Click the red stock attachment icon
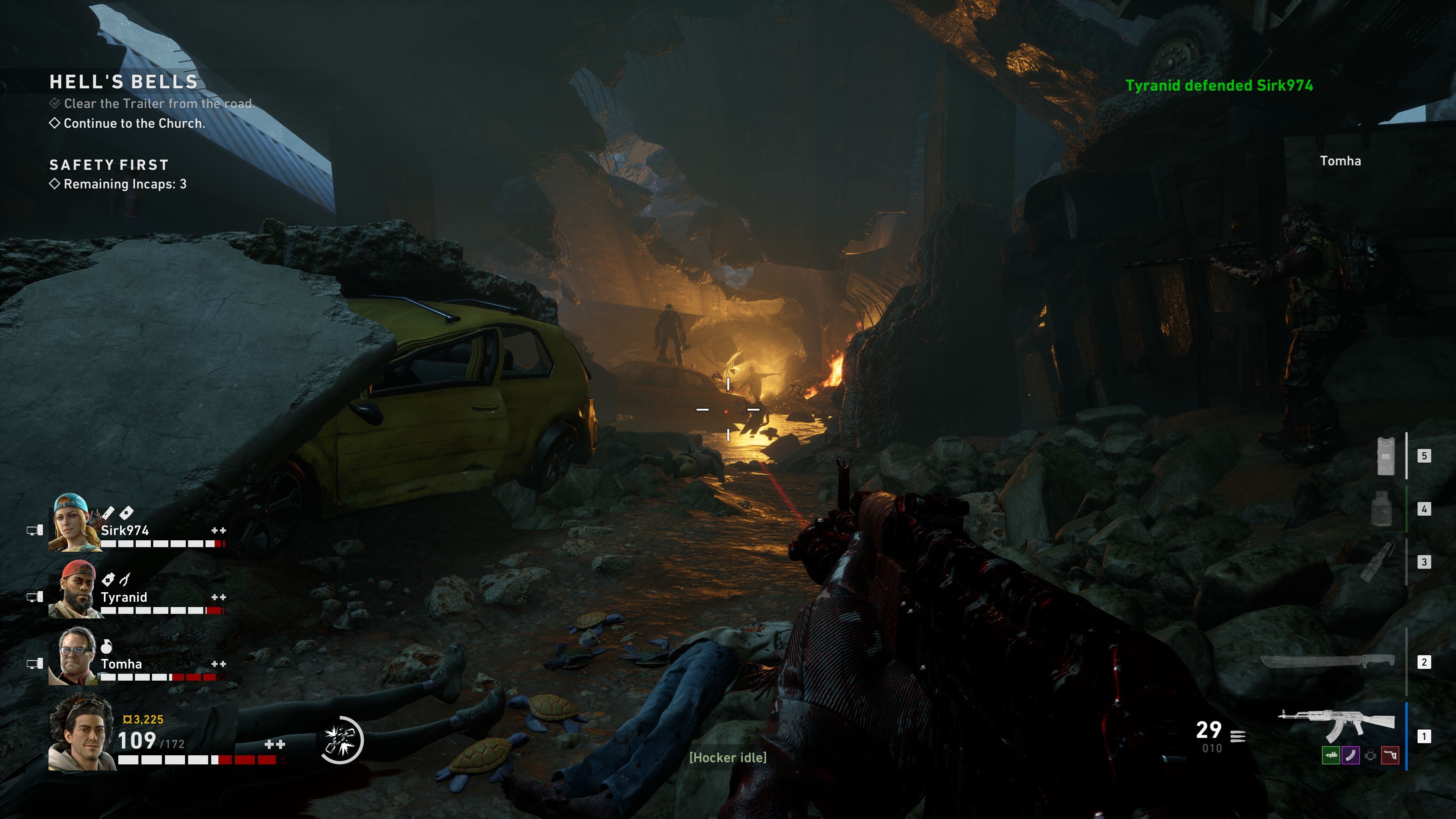 [x=1390, y=755]
